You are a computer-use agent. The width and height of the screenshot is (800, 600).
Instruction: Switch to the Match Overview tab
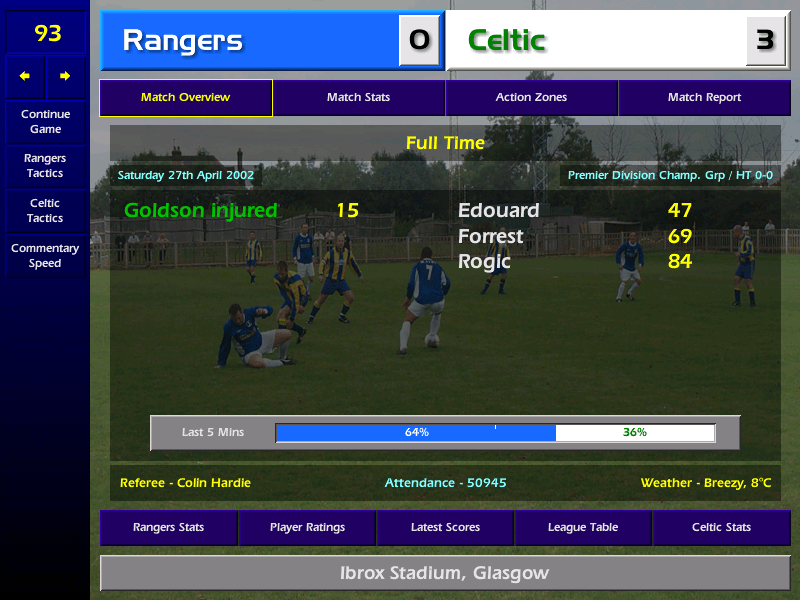pos(185,98)
